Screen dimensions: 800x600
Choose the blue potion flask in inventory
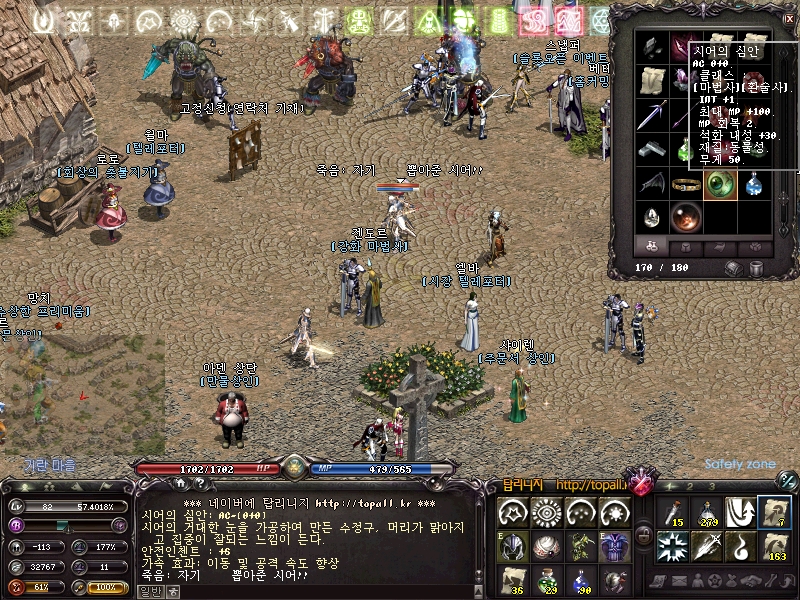(x=754, y=184)
